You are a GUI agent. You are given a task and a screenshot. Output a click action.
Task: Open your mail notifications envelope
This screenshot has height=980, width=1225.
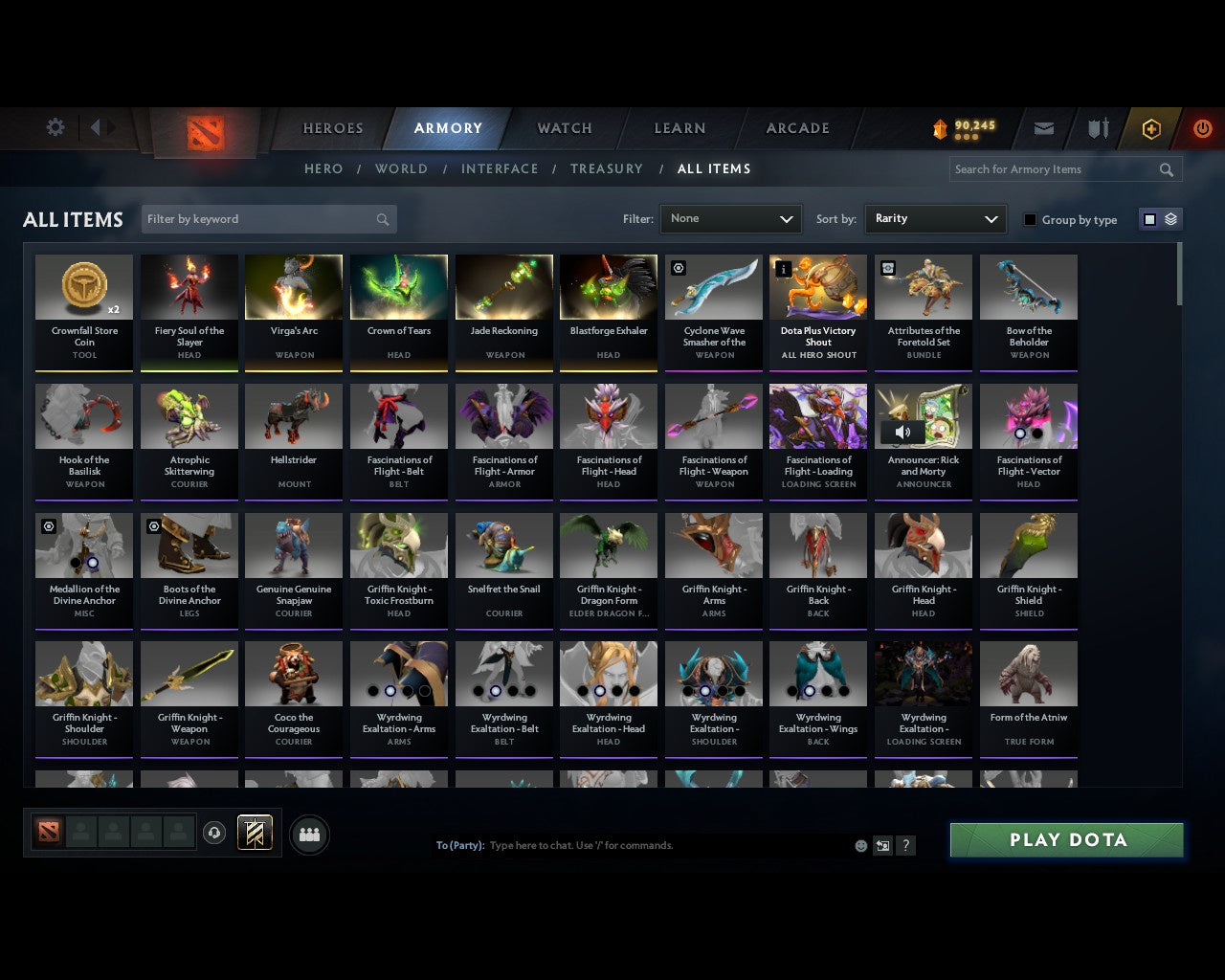[1043, 127]
